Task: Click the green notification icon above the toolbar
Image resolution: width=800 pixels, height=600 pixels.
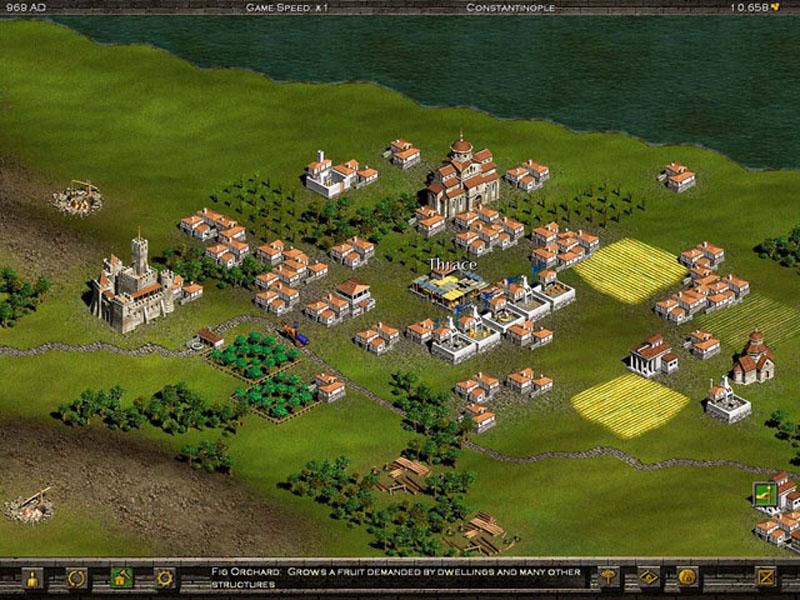Action: pyautogui.click(x=763, y=492)
